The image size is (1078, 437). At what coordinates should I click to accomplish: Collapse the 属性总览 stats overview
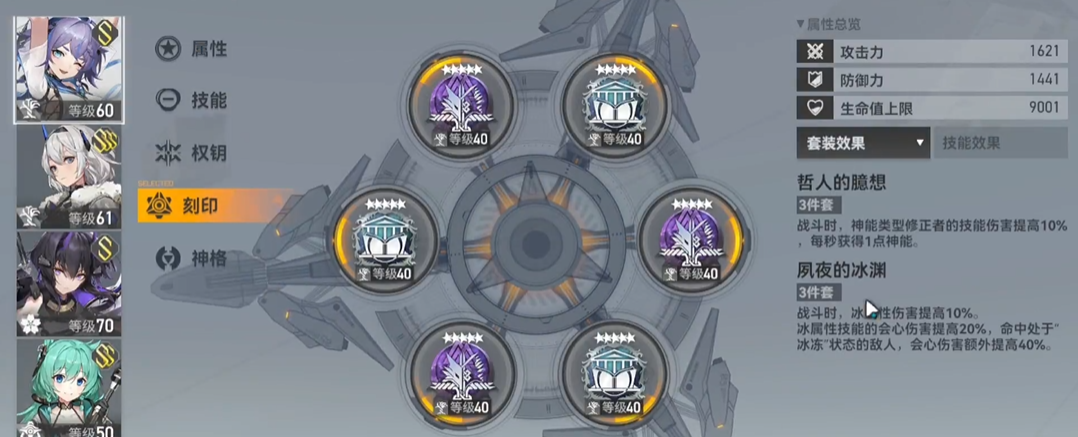click(x=828, y=23)
